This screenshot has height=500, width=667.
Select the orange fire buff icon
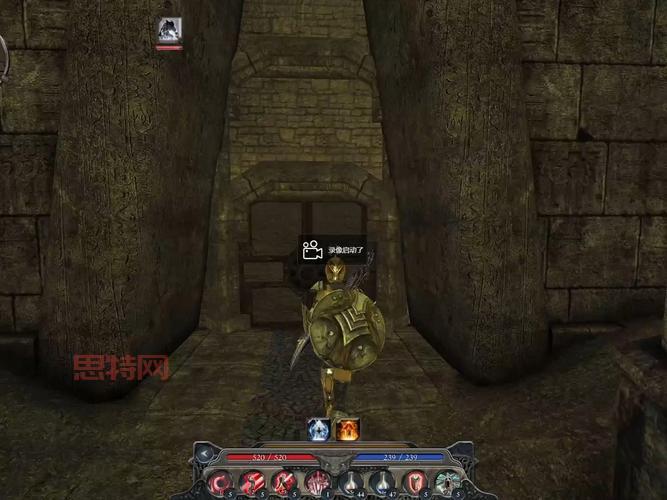(x=347, y=429)
